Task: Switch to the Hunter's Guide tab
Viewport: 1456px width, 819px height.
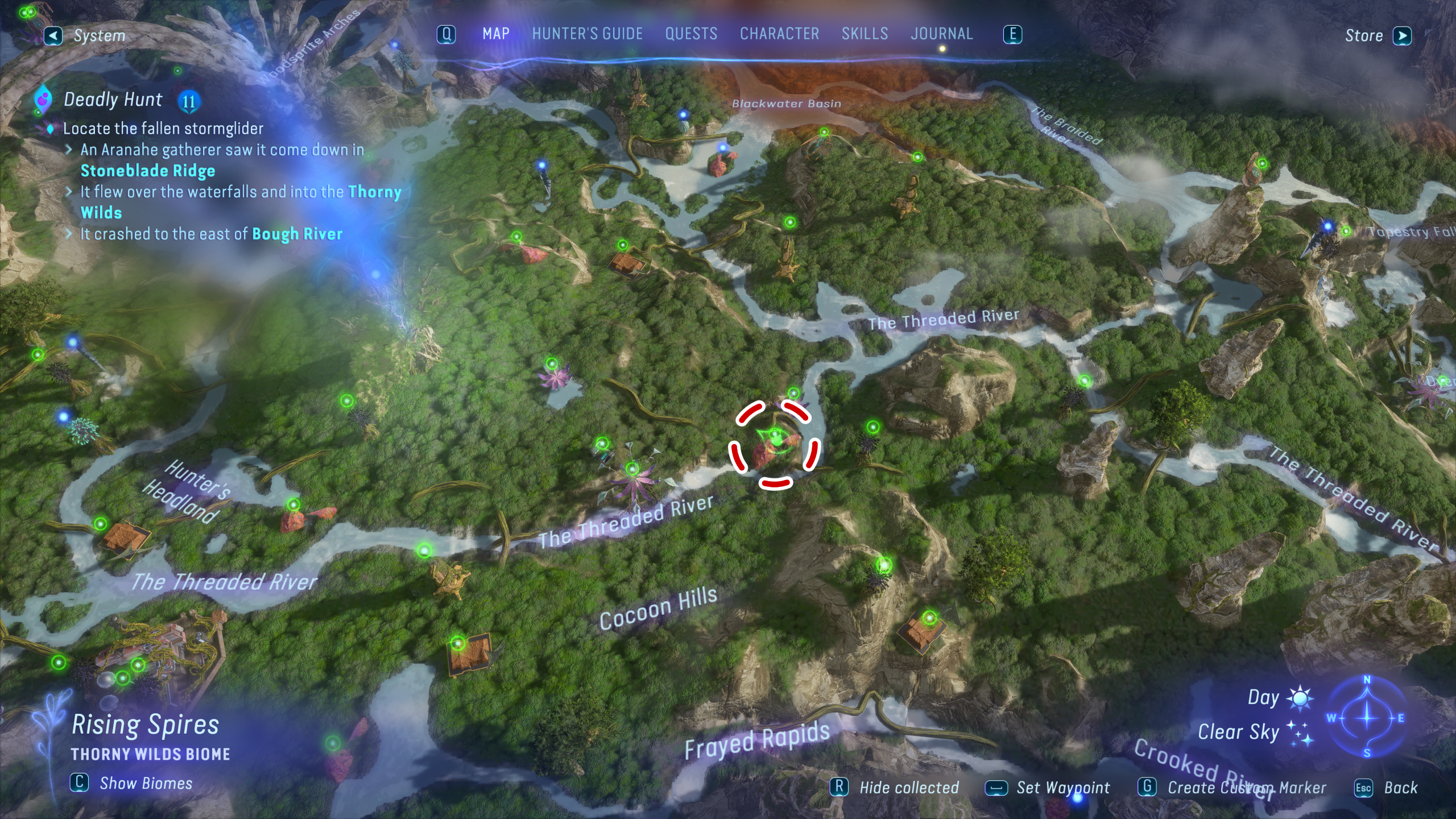Action: coord(587,34)
